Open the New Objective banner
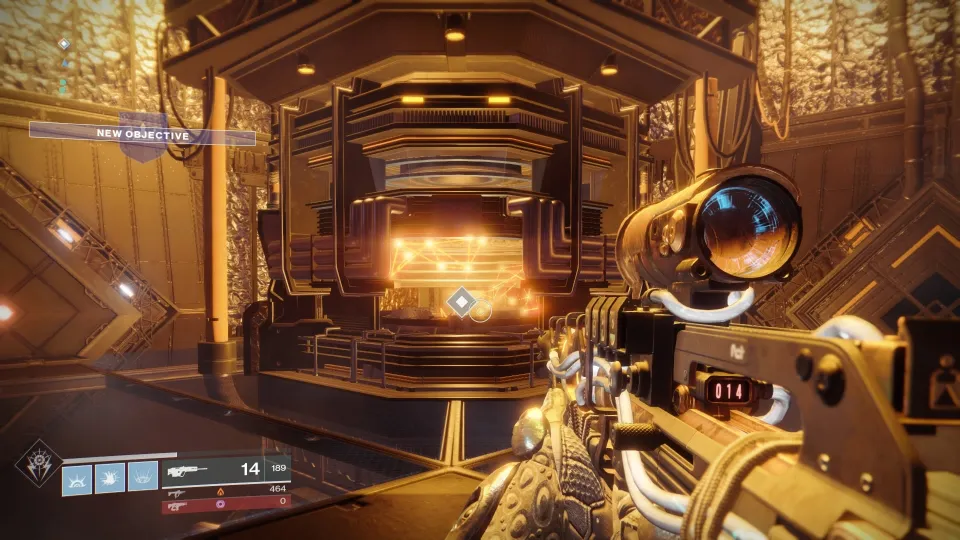The image size is (960, 540). click(x=143, y=134)
